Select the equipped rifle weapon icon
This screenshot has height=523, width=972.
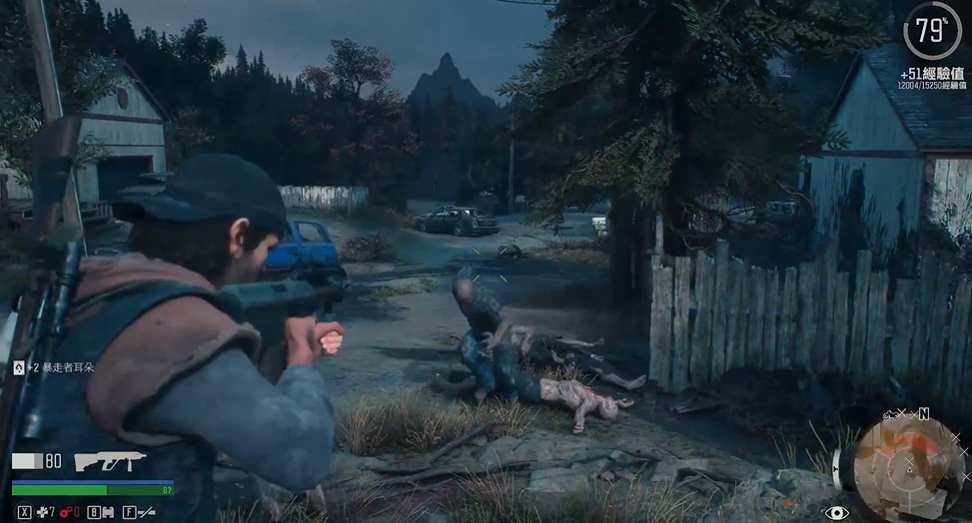[110, 461]
